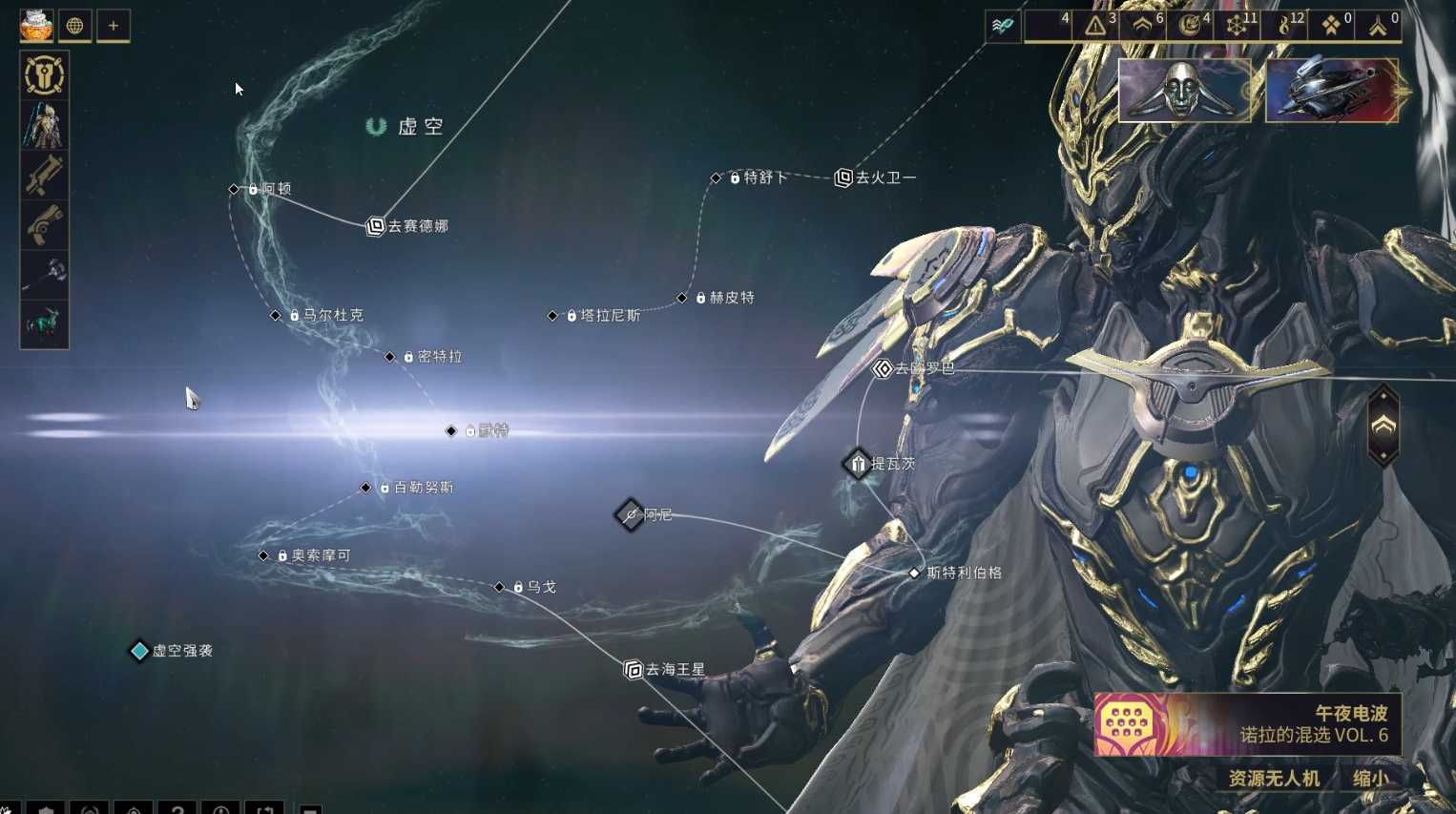Image resolution: width=1456 pixels, height=814 pixels.
Task: Open the globe navigation selector
Action: tap(75, 26)
